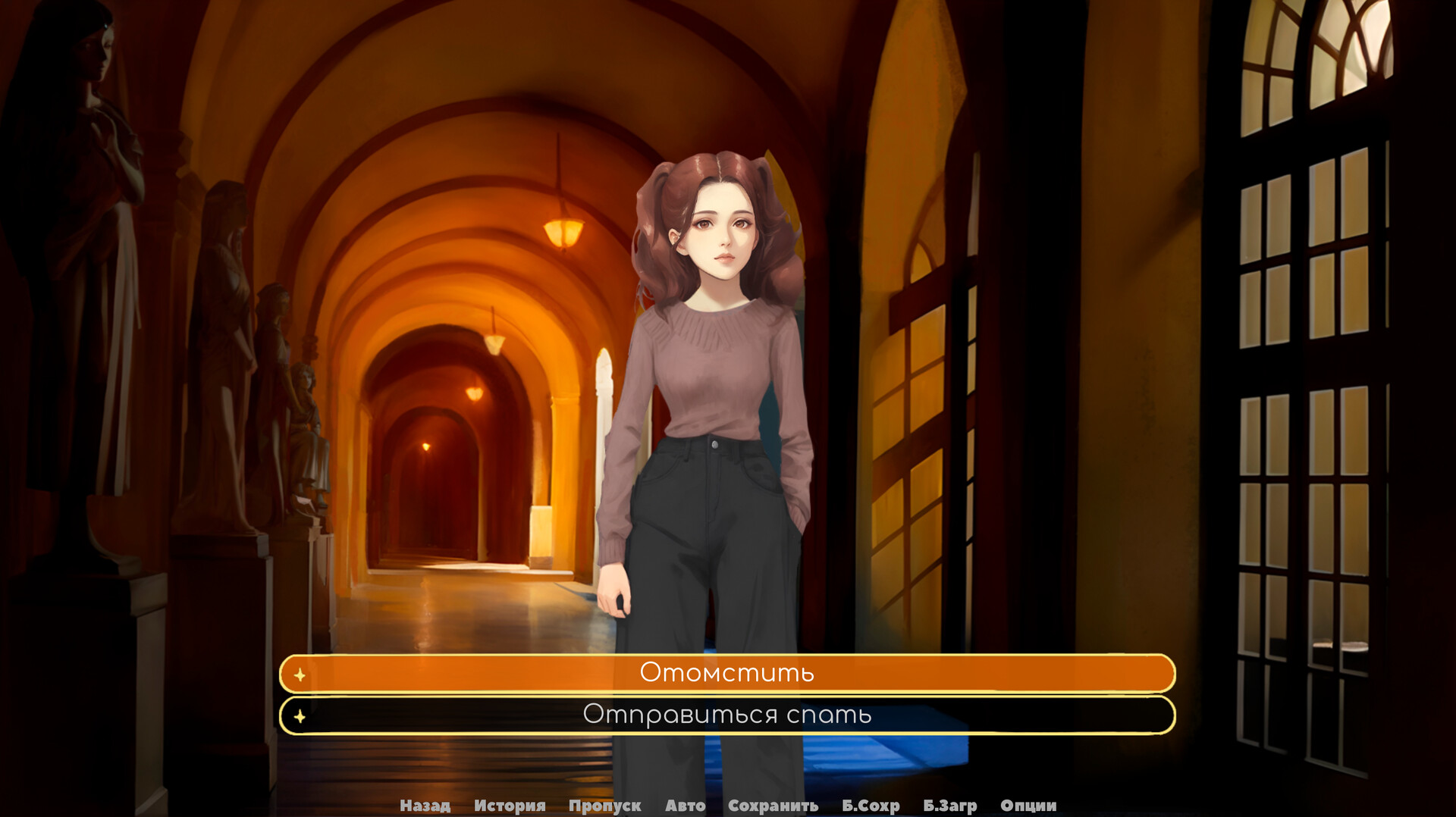This screenshot has height=817, width=1456.
Task: Click Назад to rewind dialogue
Action: click(425, 806)
